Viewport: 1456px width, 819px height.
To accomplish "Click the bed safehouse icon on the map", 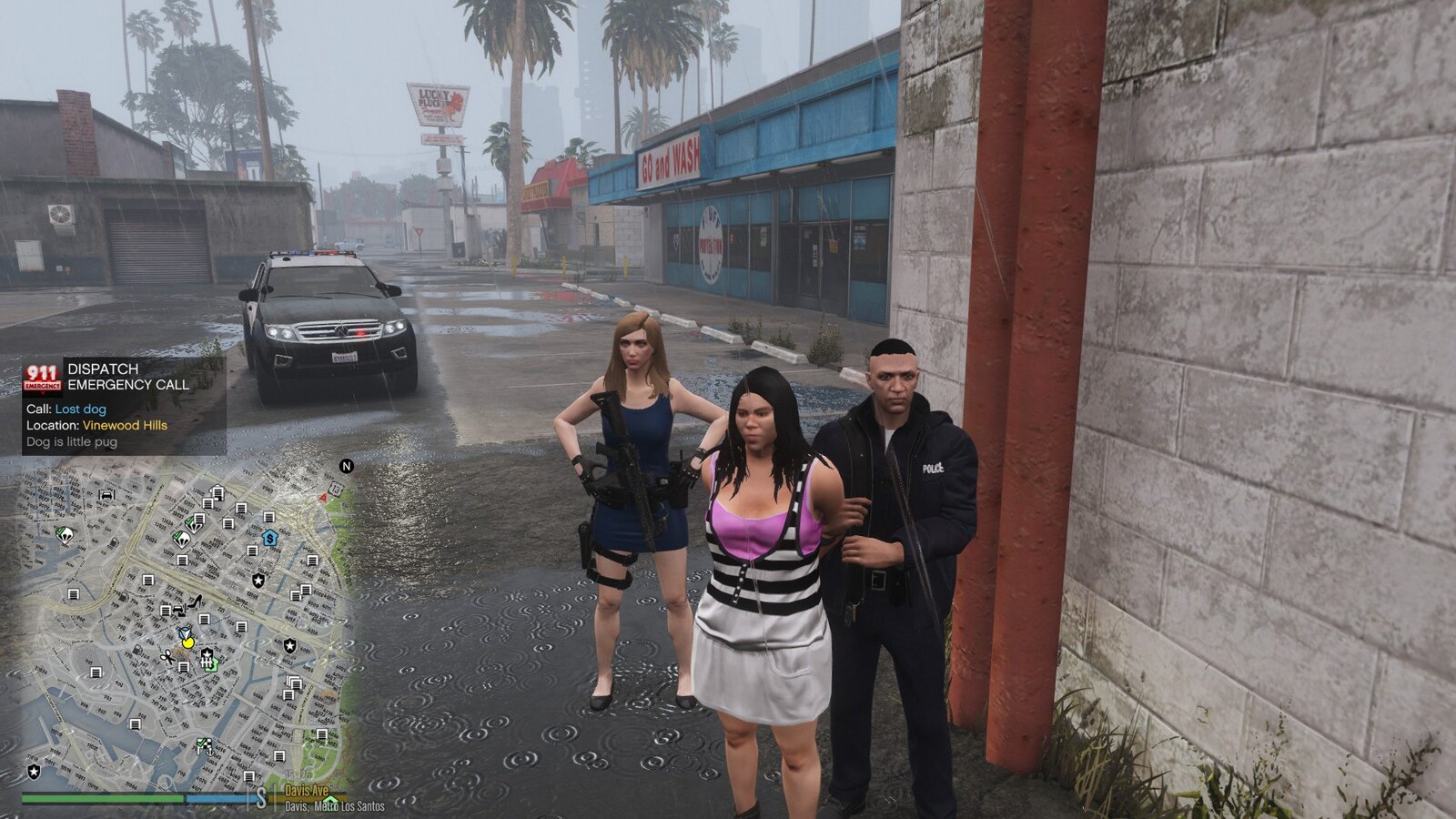I will coord(106,493).
